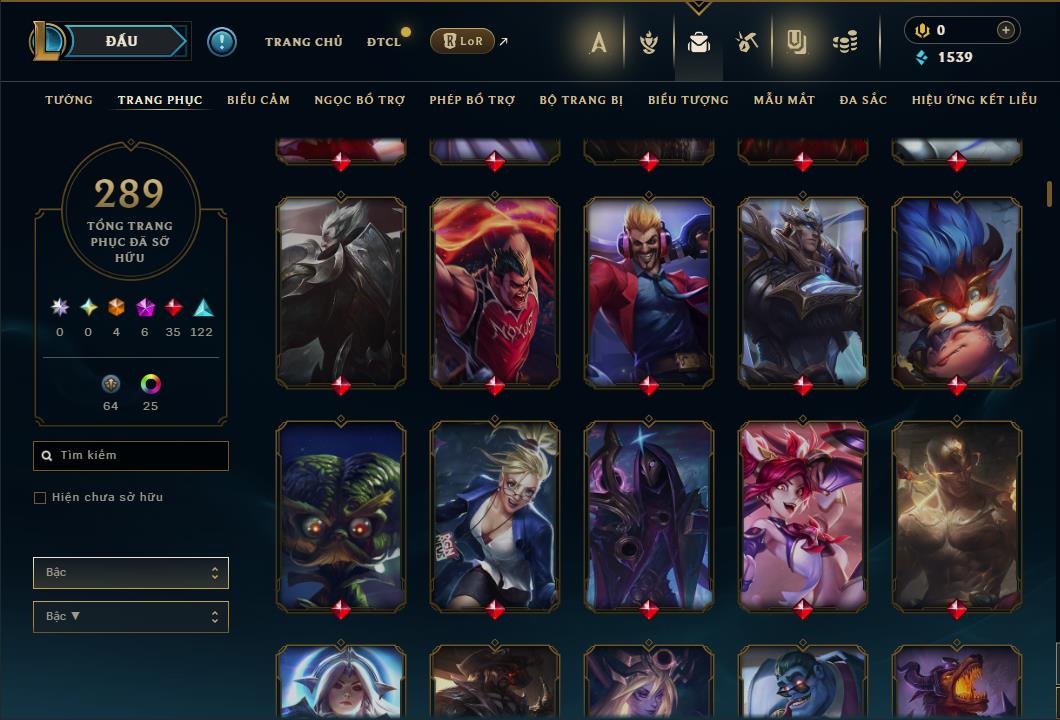Go to the BIỂU TƯỢNG tab

coord(688,100)
